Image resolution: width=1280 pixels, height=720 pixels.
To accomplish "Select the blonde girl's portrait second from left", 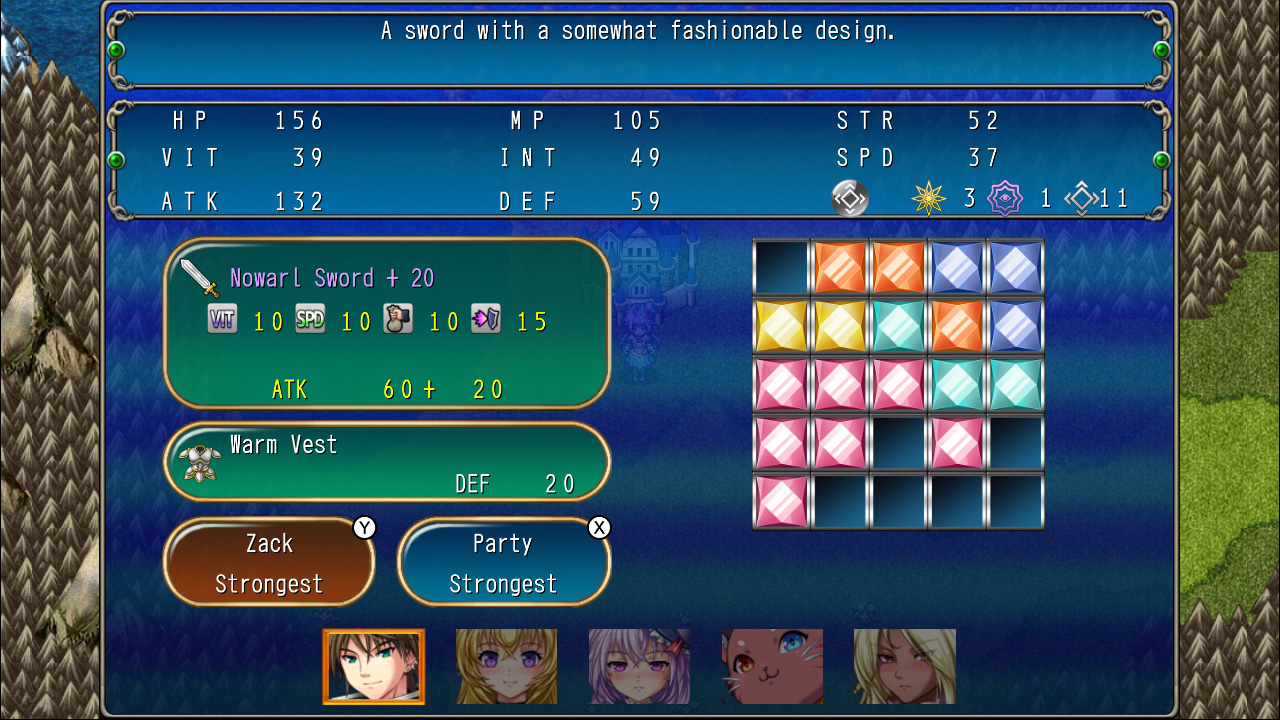I will click(506, 665).
